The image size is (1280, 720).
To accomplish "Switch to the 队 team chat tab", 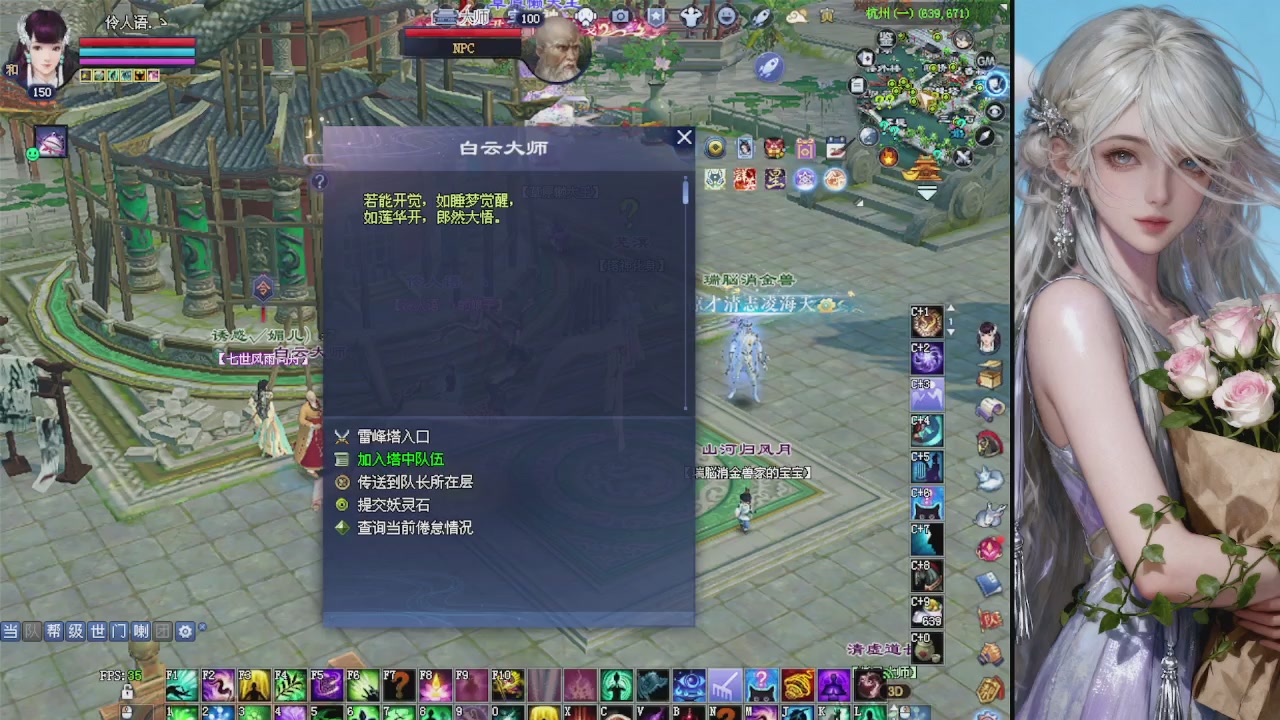I will coord(31,631).
